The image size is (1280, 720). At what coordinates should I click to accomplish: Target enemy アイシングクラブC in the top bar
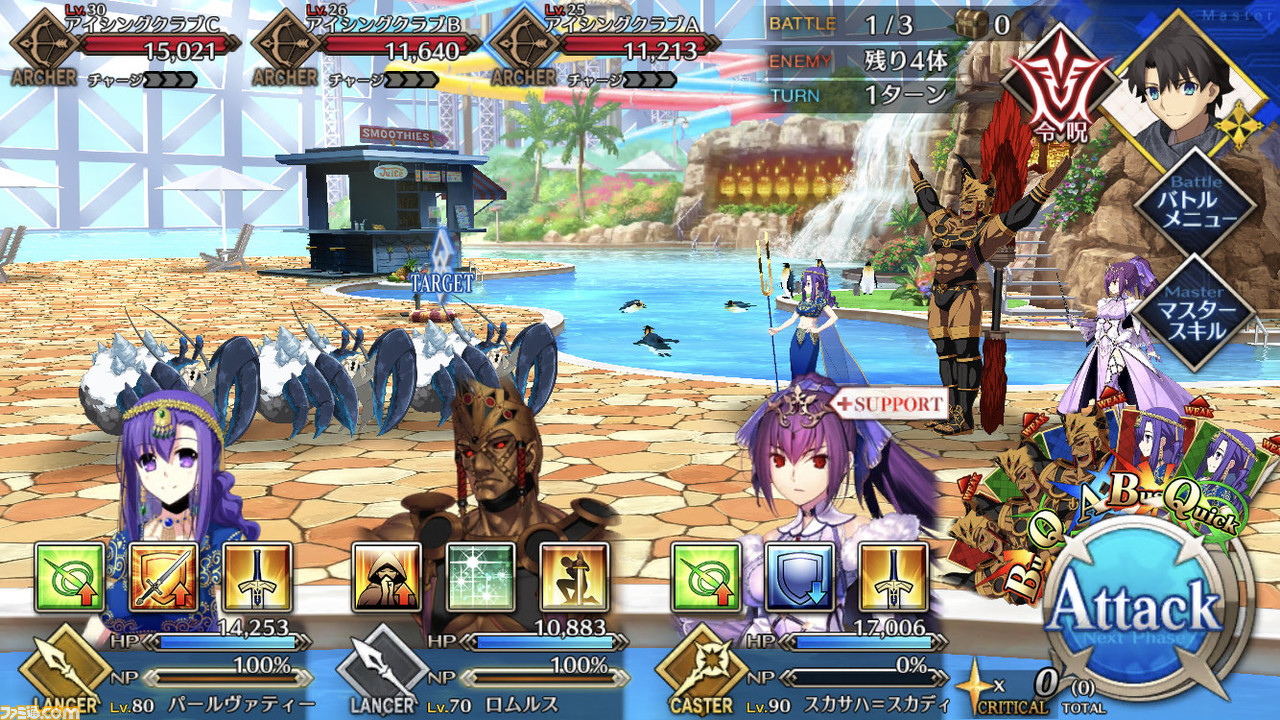[x=125, y=47]
